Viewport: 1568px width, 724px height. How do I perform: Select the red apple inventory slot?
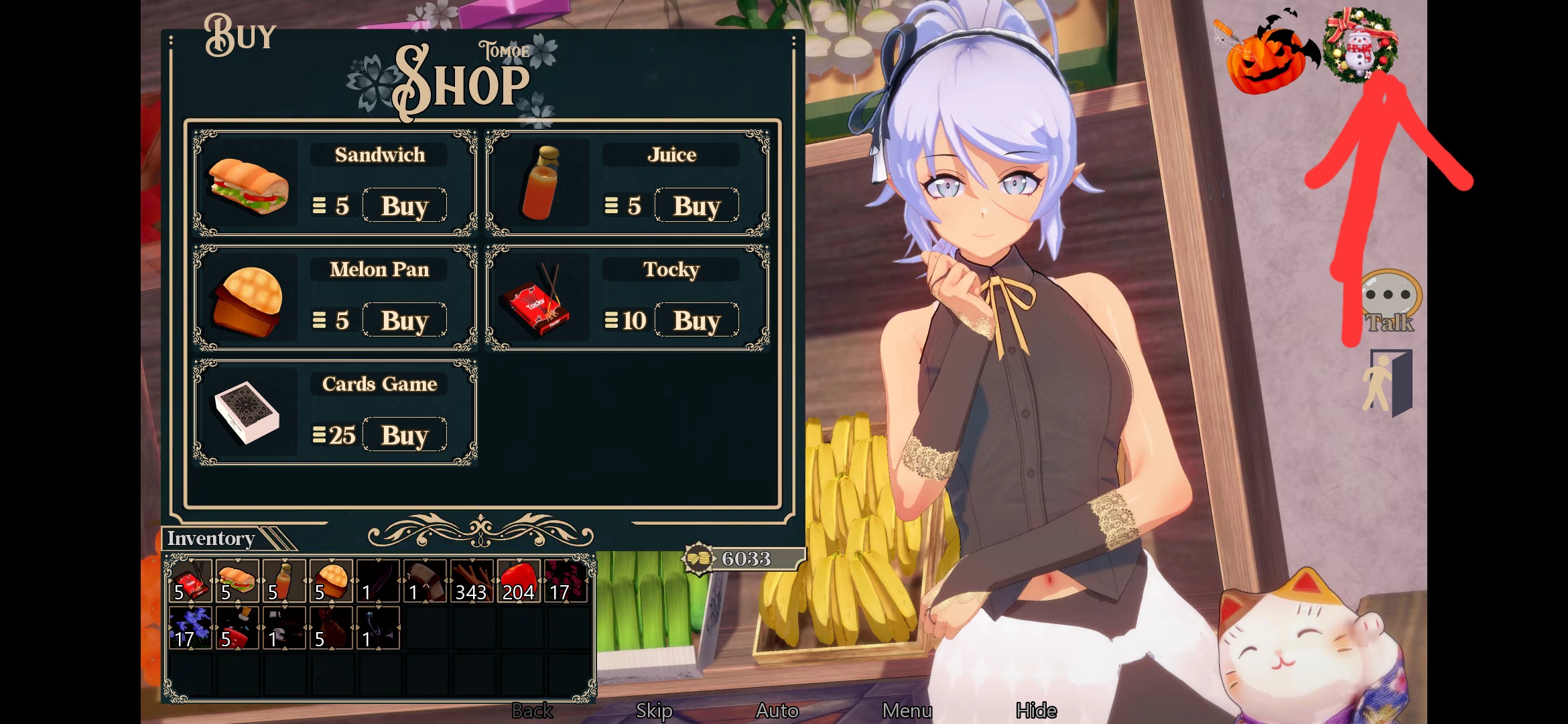click(x=519, y=581)
